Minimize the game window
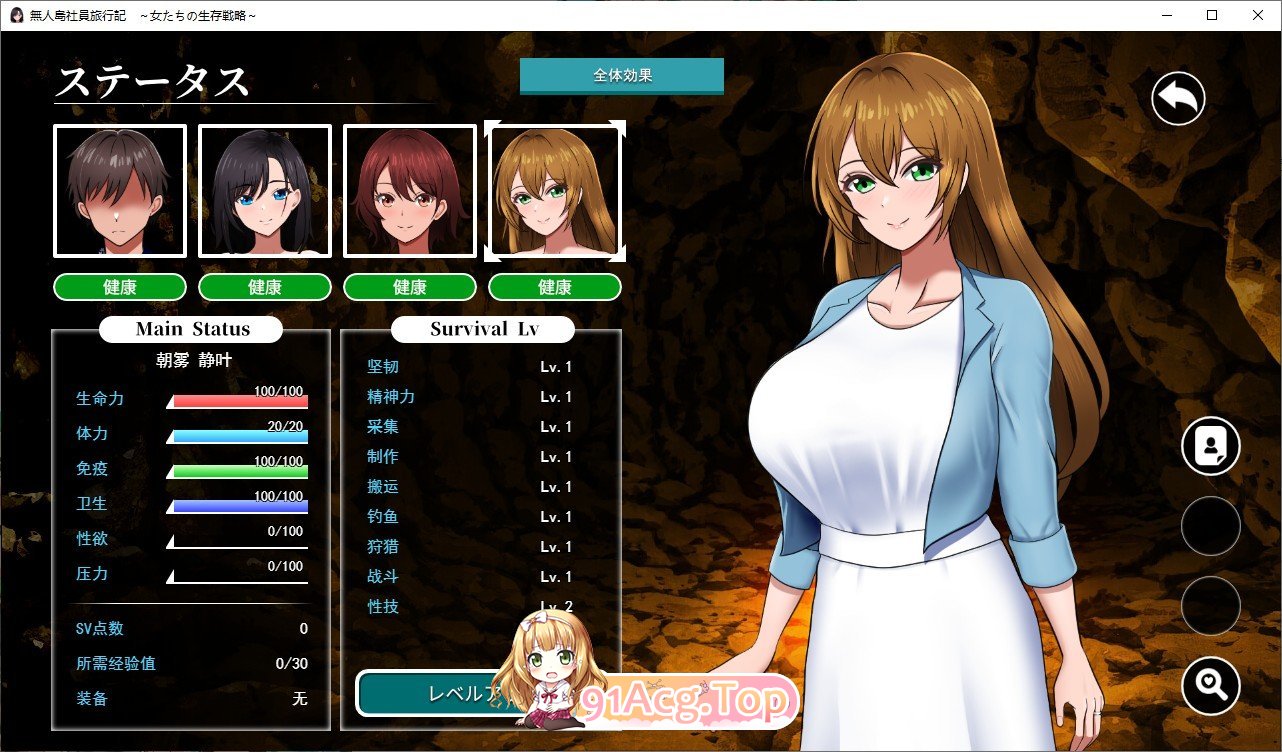The height and width of the screenshot is (752, 1282). [1167, 15]
